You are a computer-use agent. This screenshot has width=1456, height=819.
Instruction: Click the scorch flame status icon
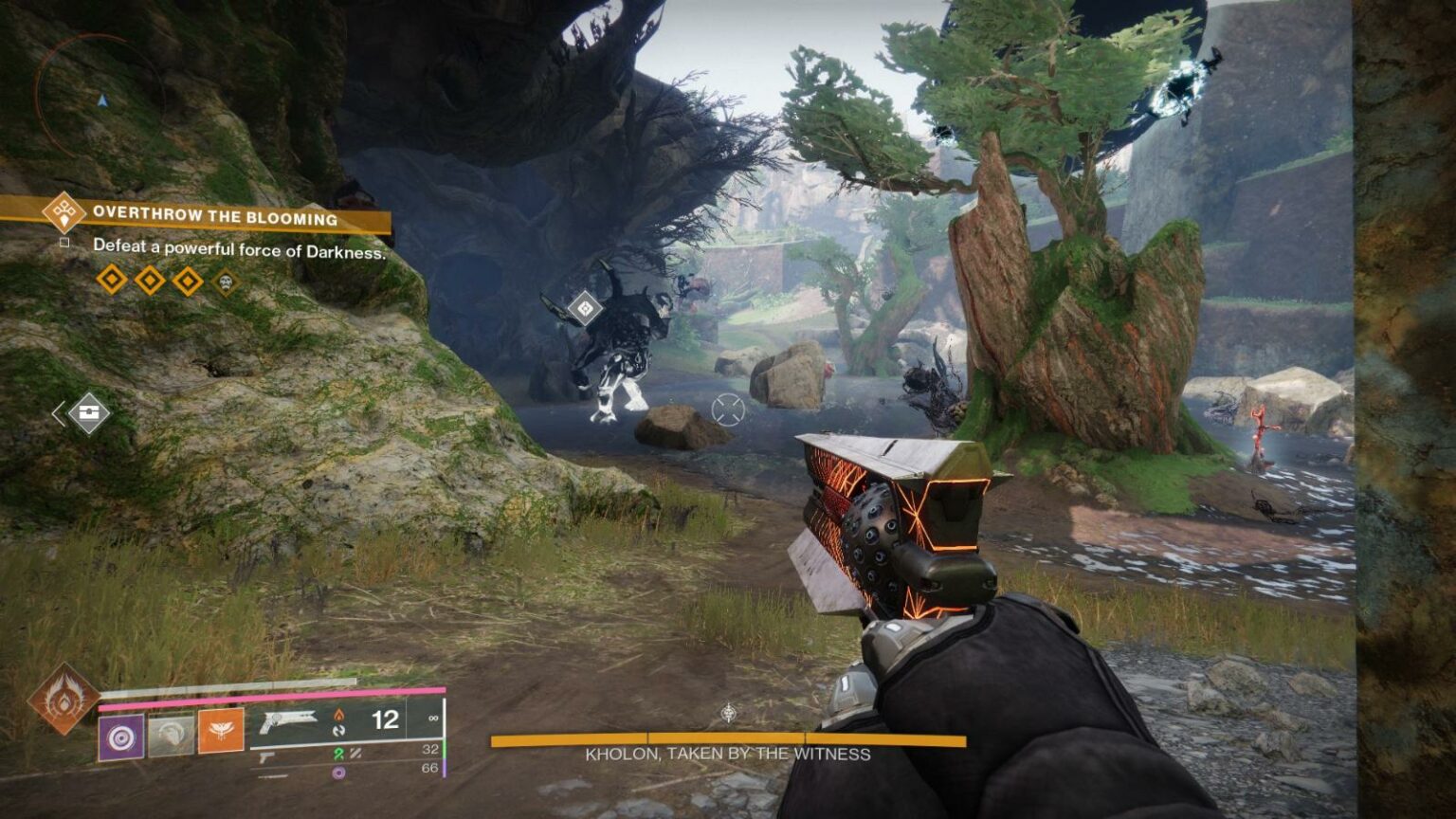pyautogui.click(x=339, y=717)
